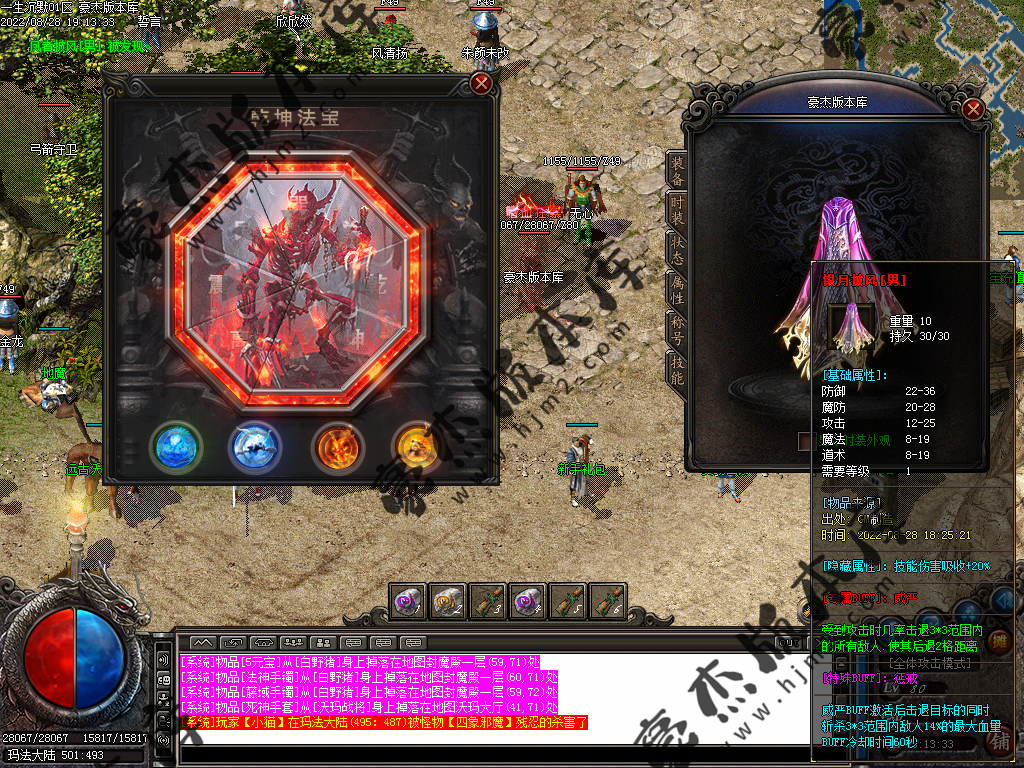This screenshot has width=1024, height=768.
Task: Click the player-death system message in chat
Action: (x=386, y=722)
